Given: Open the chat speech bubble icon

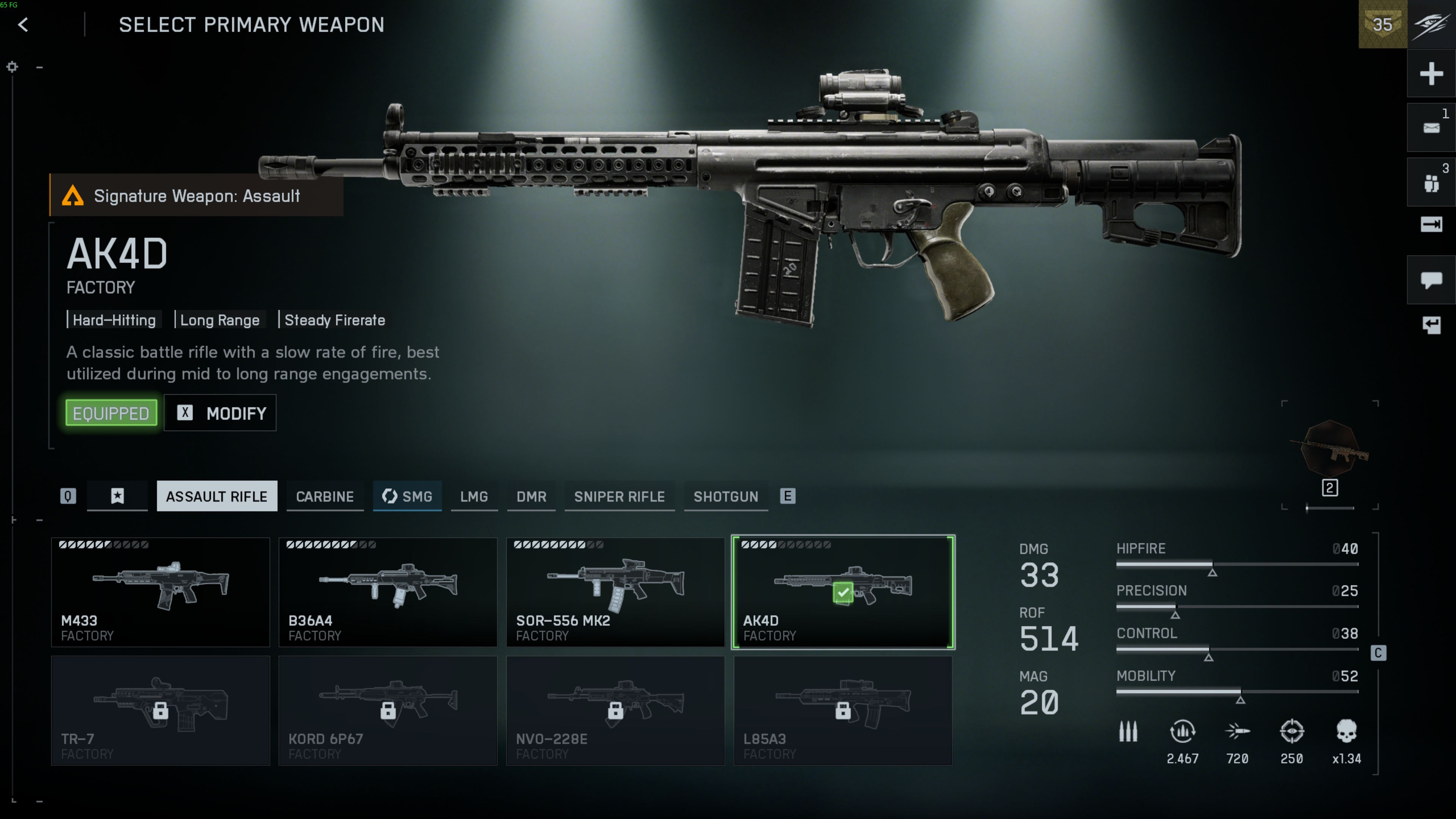Looking at the screenshot, I should [x=1431, y=280].
